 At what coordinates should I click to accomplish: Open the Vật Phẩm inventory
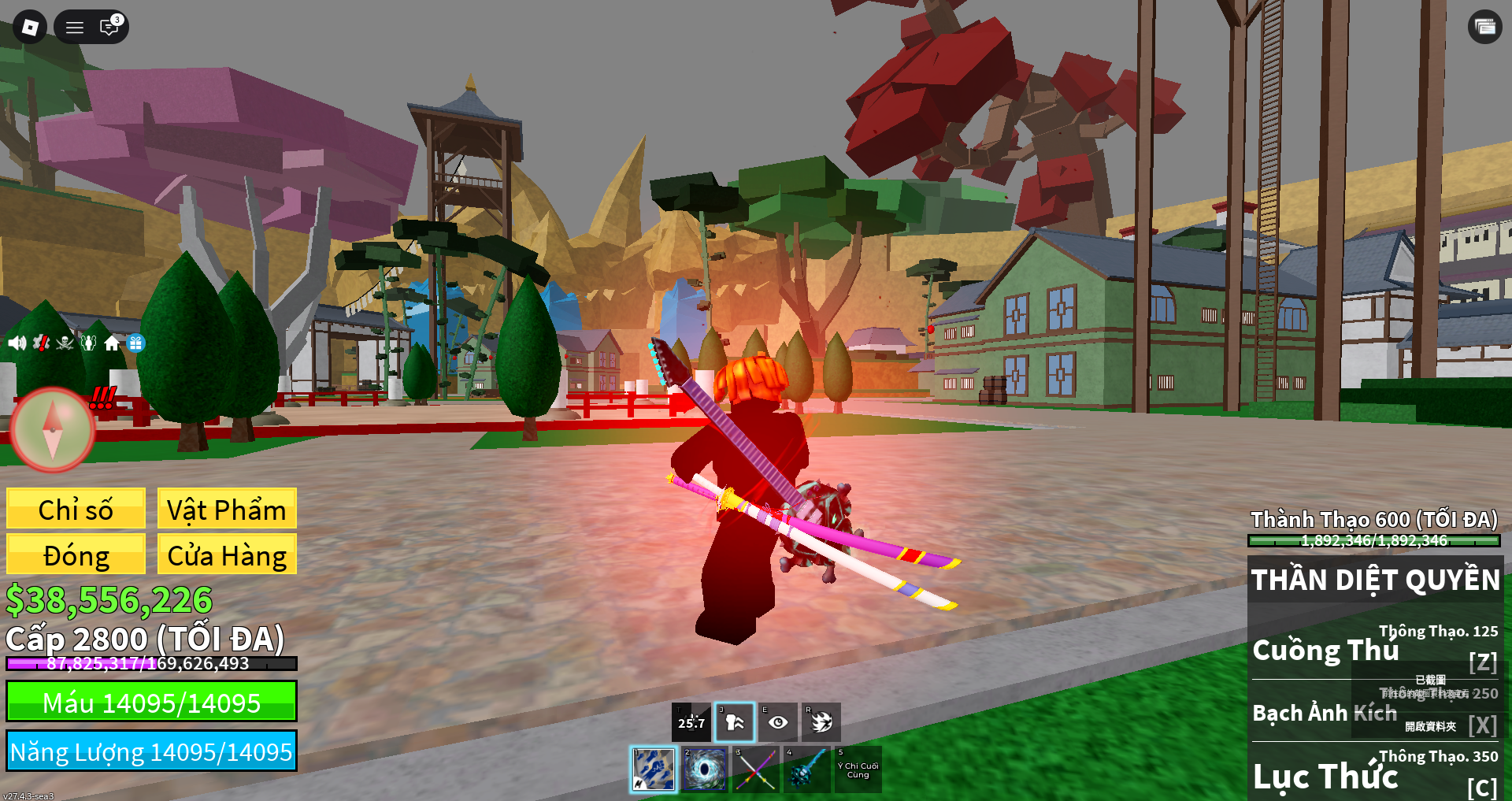coord(227,509)
